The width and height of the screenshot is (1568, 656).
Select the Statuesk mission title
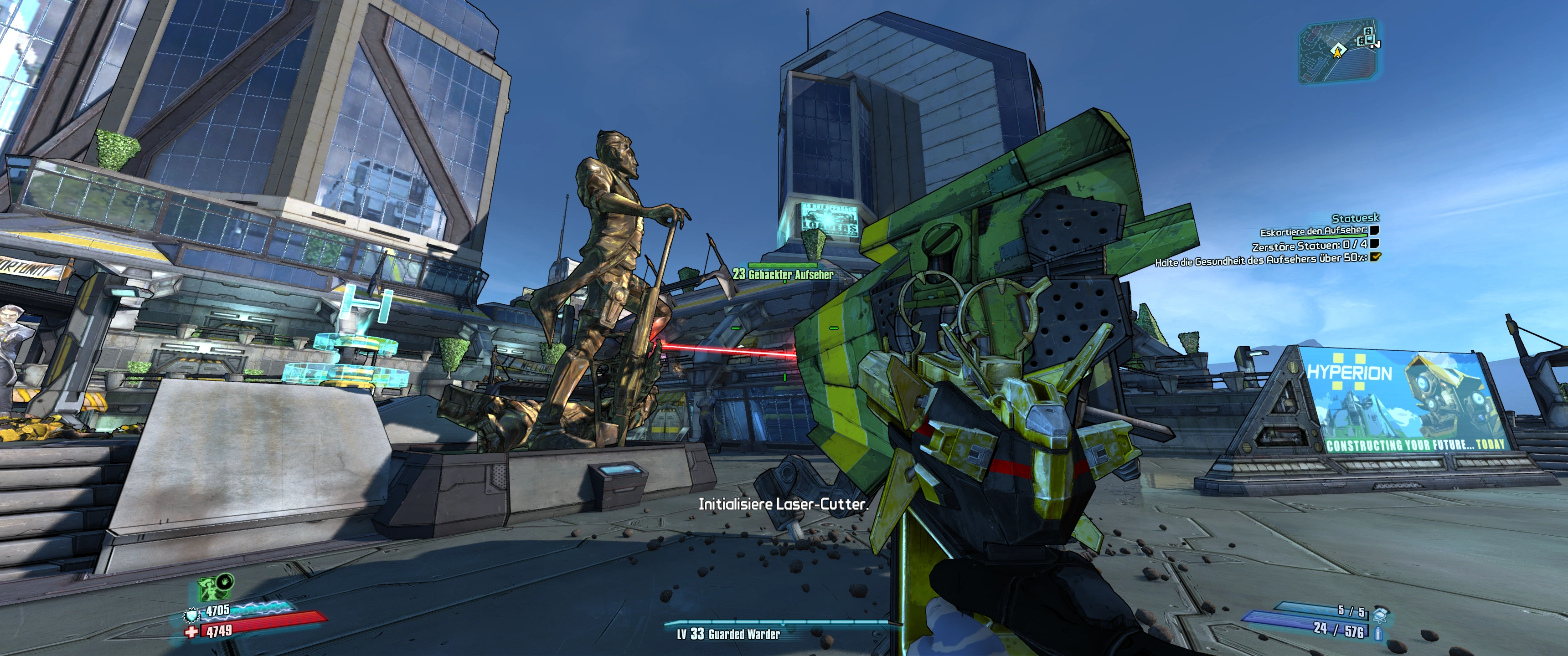tap(1355, 218)
